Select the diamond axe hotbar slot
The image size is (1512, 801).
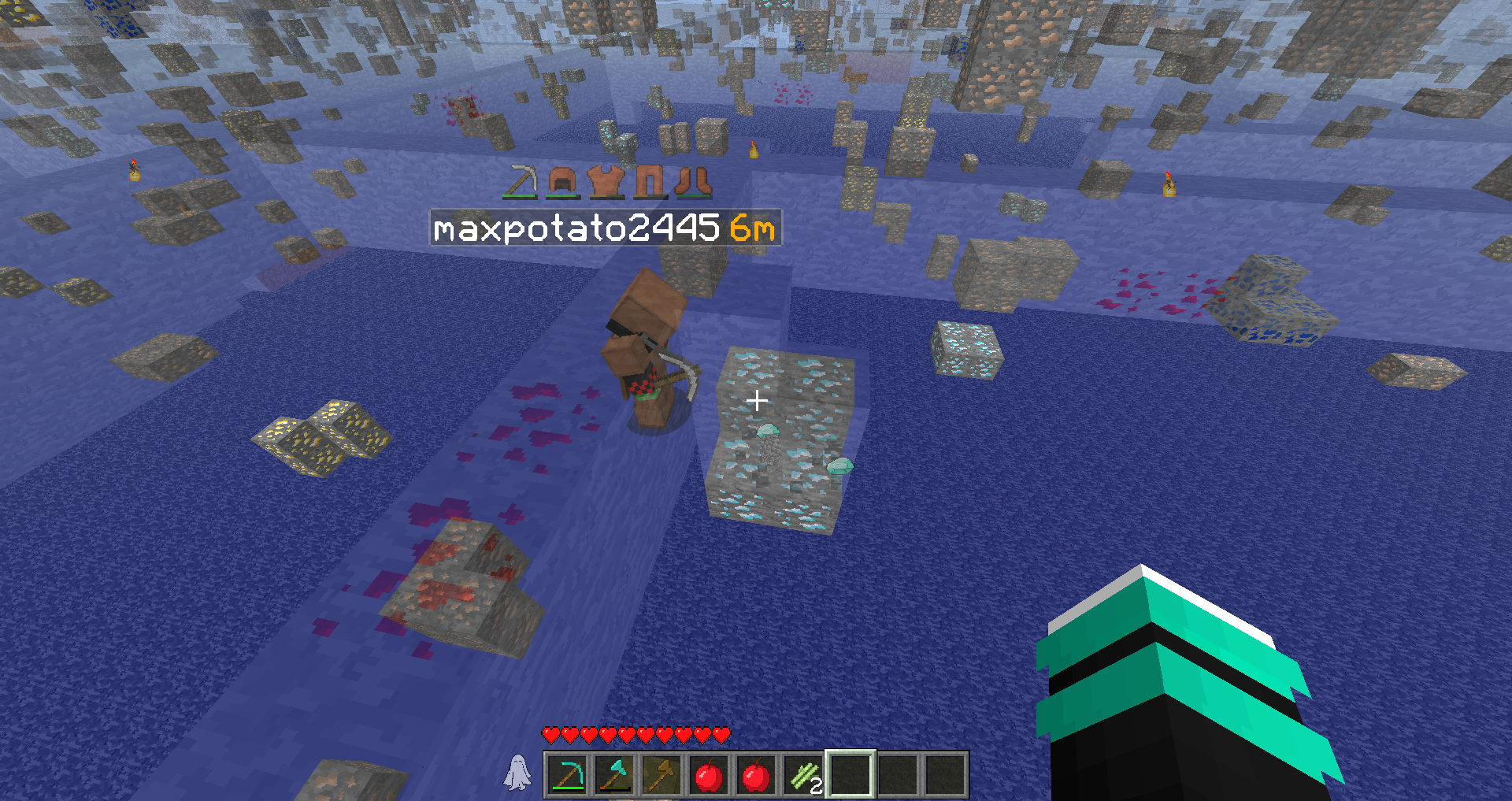click(614, 776)
